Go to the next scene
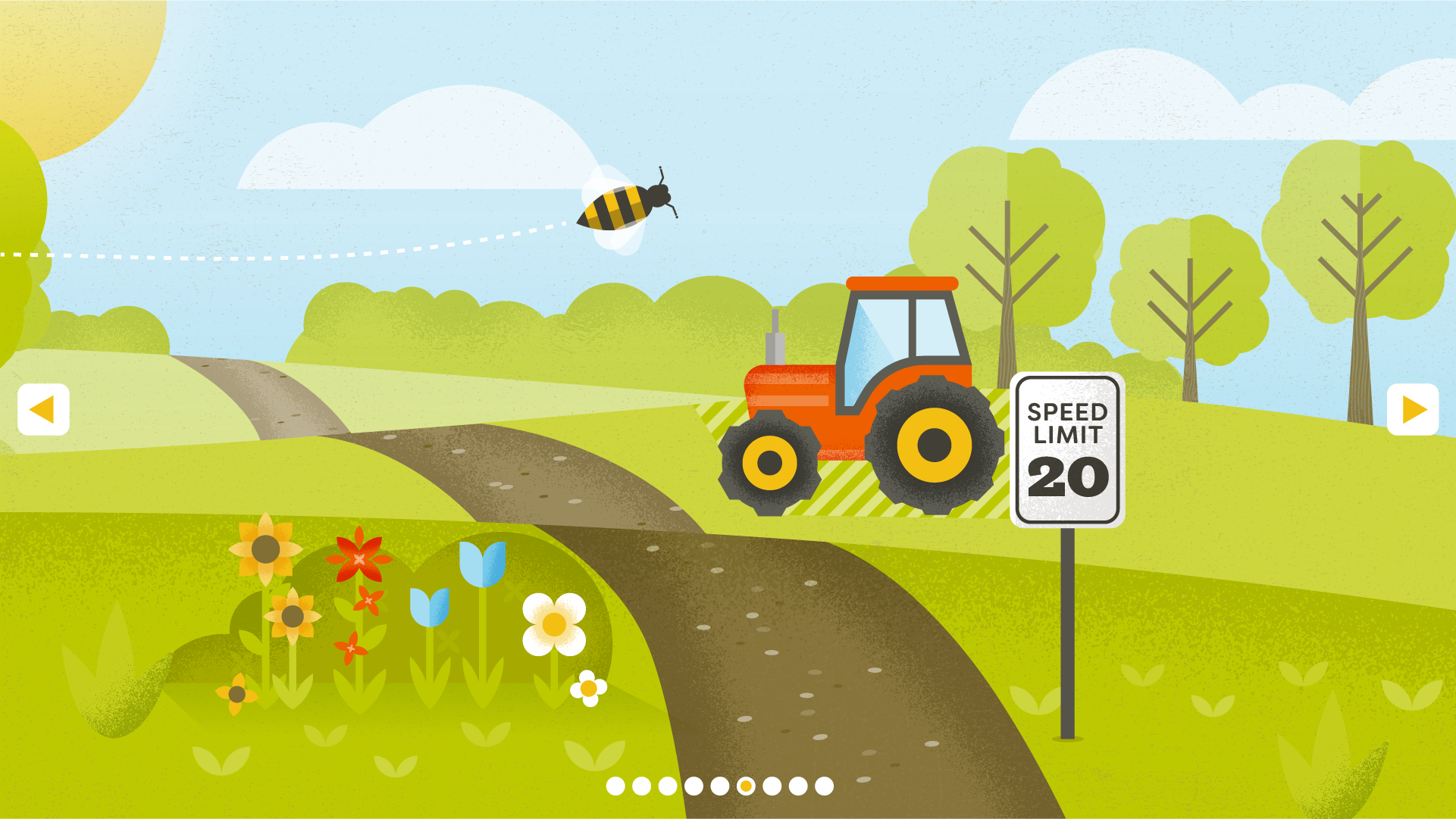Viewport: 1456px width, 819px height. pyautogui.click(x=1414, y=410)
